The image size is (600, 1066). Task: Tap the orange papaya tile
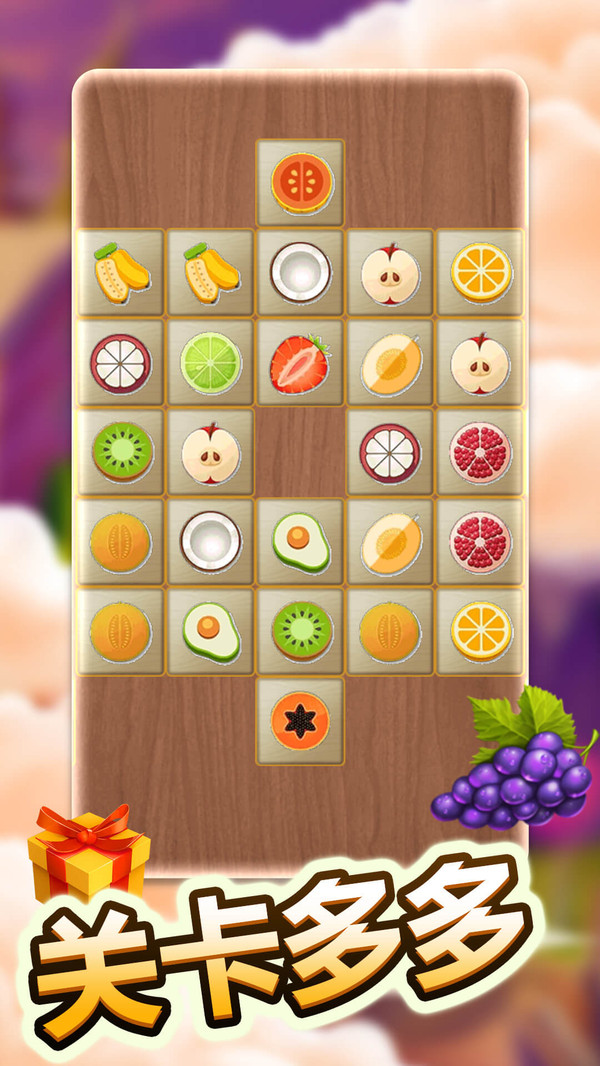tap(300, 721)
